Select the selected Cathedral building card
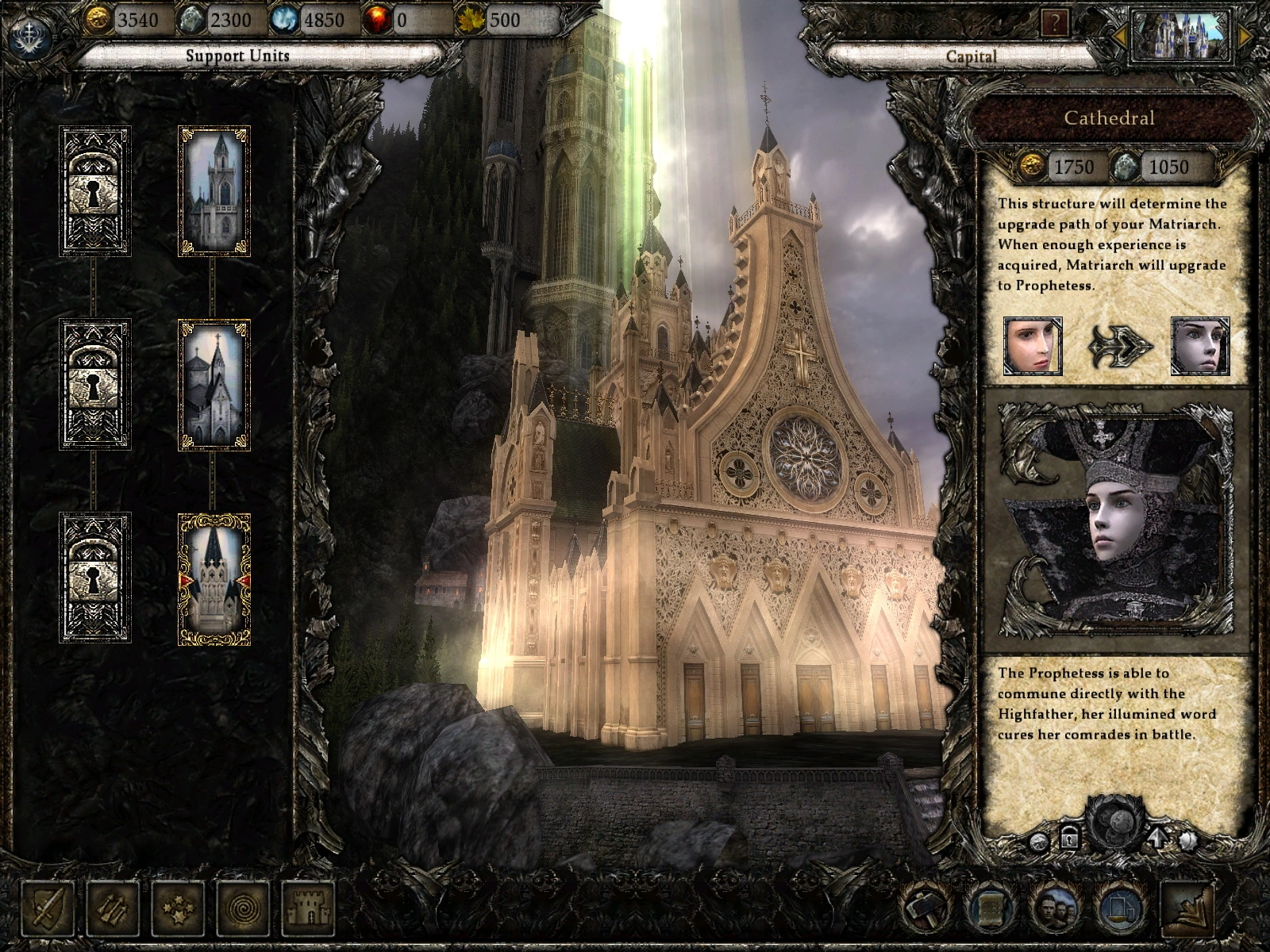The image size is (1270, 952). pos(214,579)
